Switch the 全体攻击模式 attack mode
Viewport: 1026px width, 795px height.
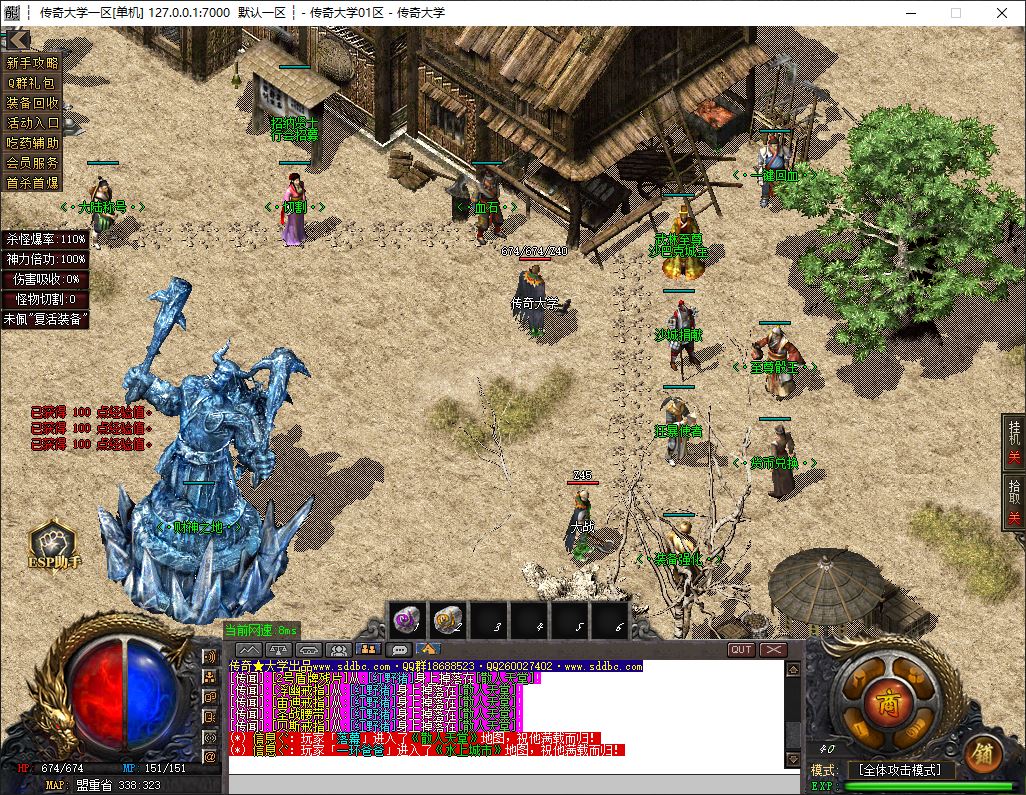click(x=900, y=770)
